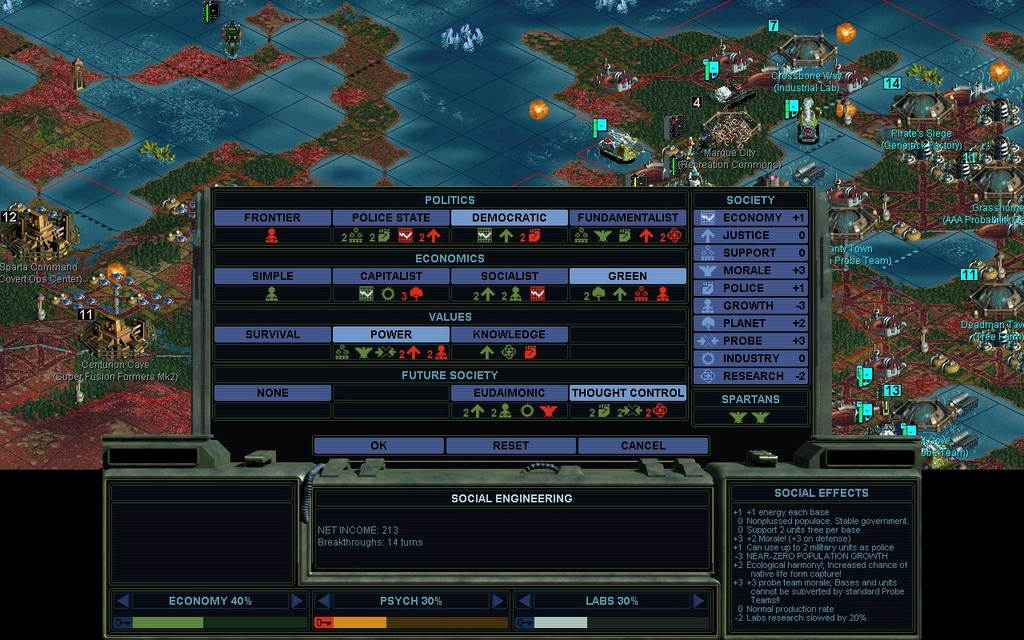Select Simple economics

click(x=272, y=276)
